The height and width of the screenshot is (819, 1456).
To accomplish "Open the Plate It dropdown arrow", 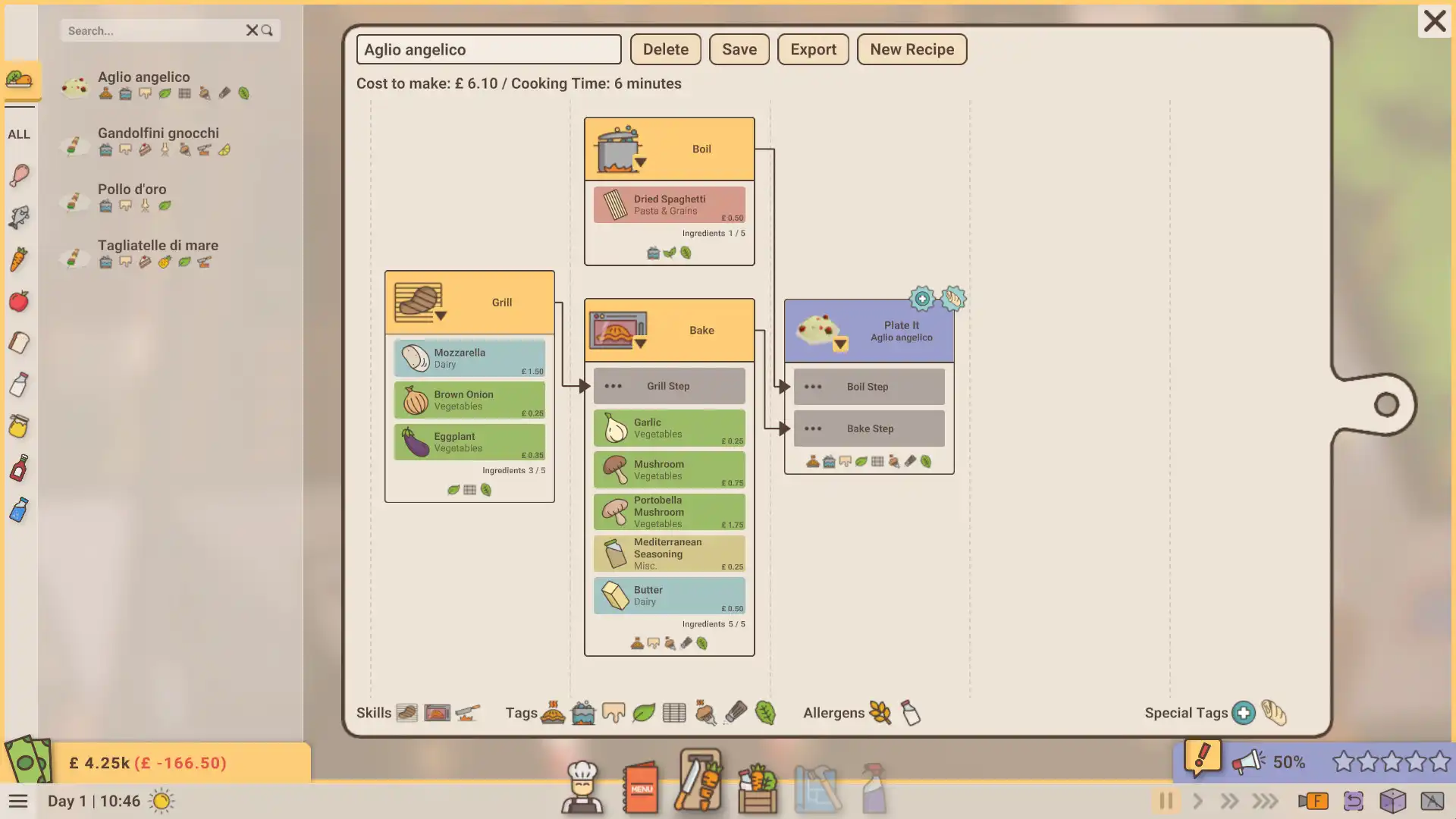I will (839, 344).
